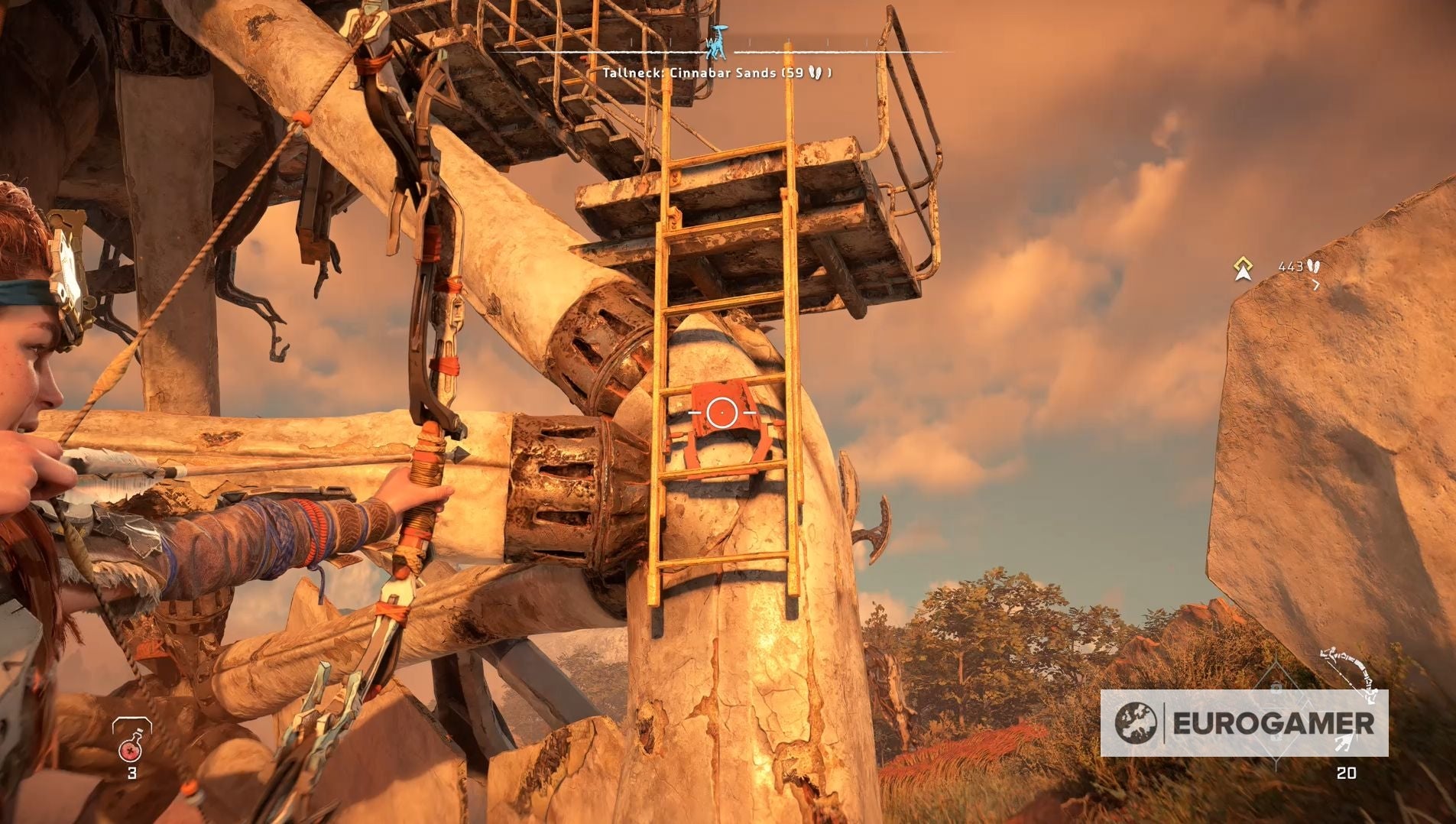Select the yellow waypoint marker icon
This screenshot has width=1456, height=824.
coord(1244,268)
